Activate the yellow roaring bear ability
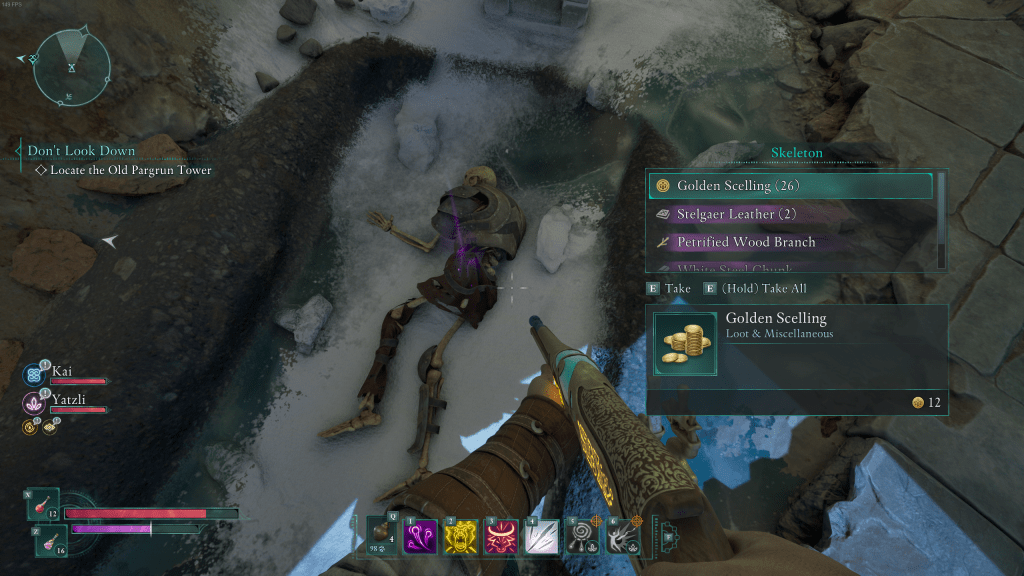The image size is (1024, 576). click(459, 536)
